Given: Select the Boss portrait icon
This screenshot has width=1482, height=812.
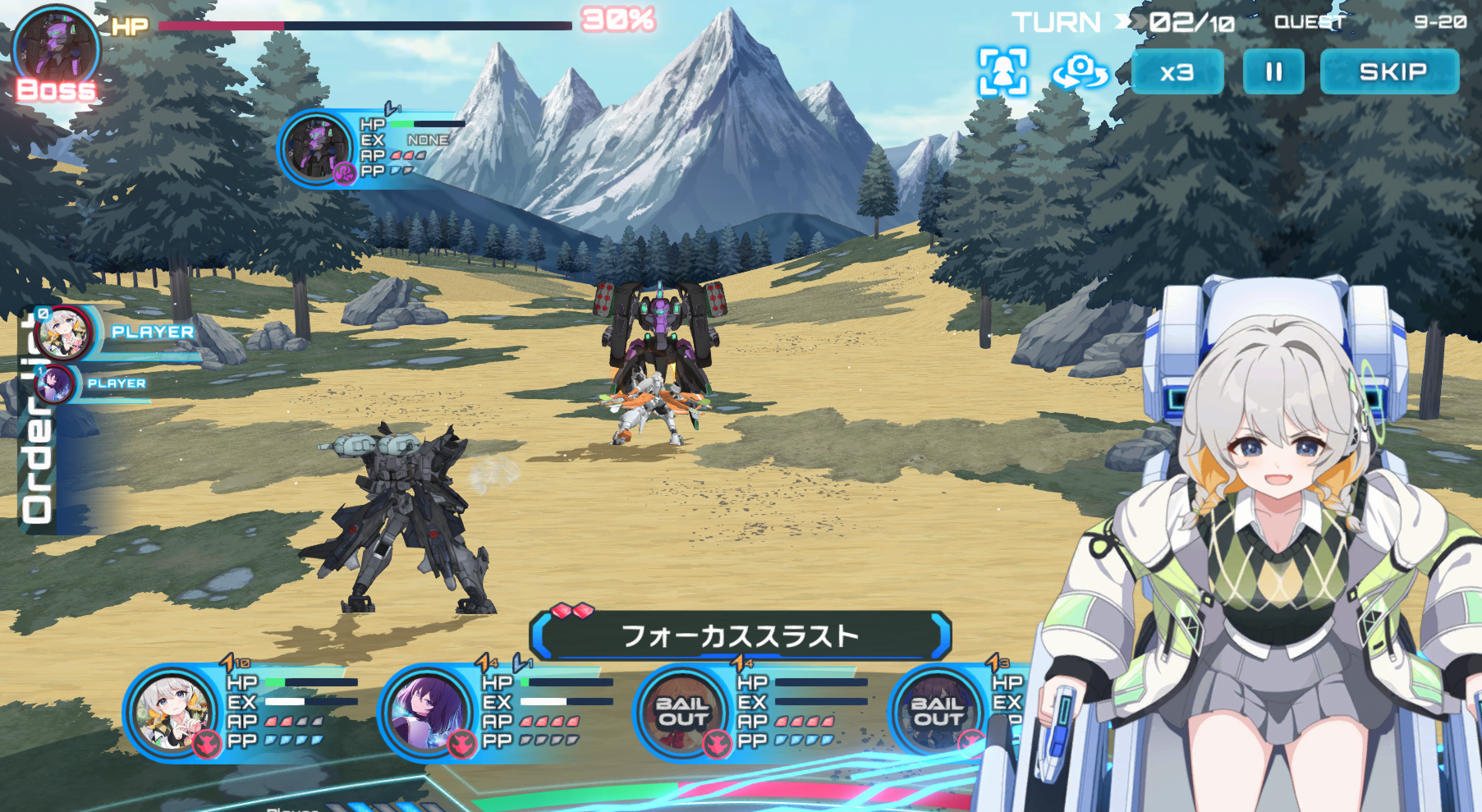Looking at the screenshot, I should pos(56,49).
